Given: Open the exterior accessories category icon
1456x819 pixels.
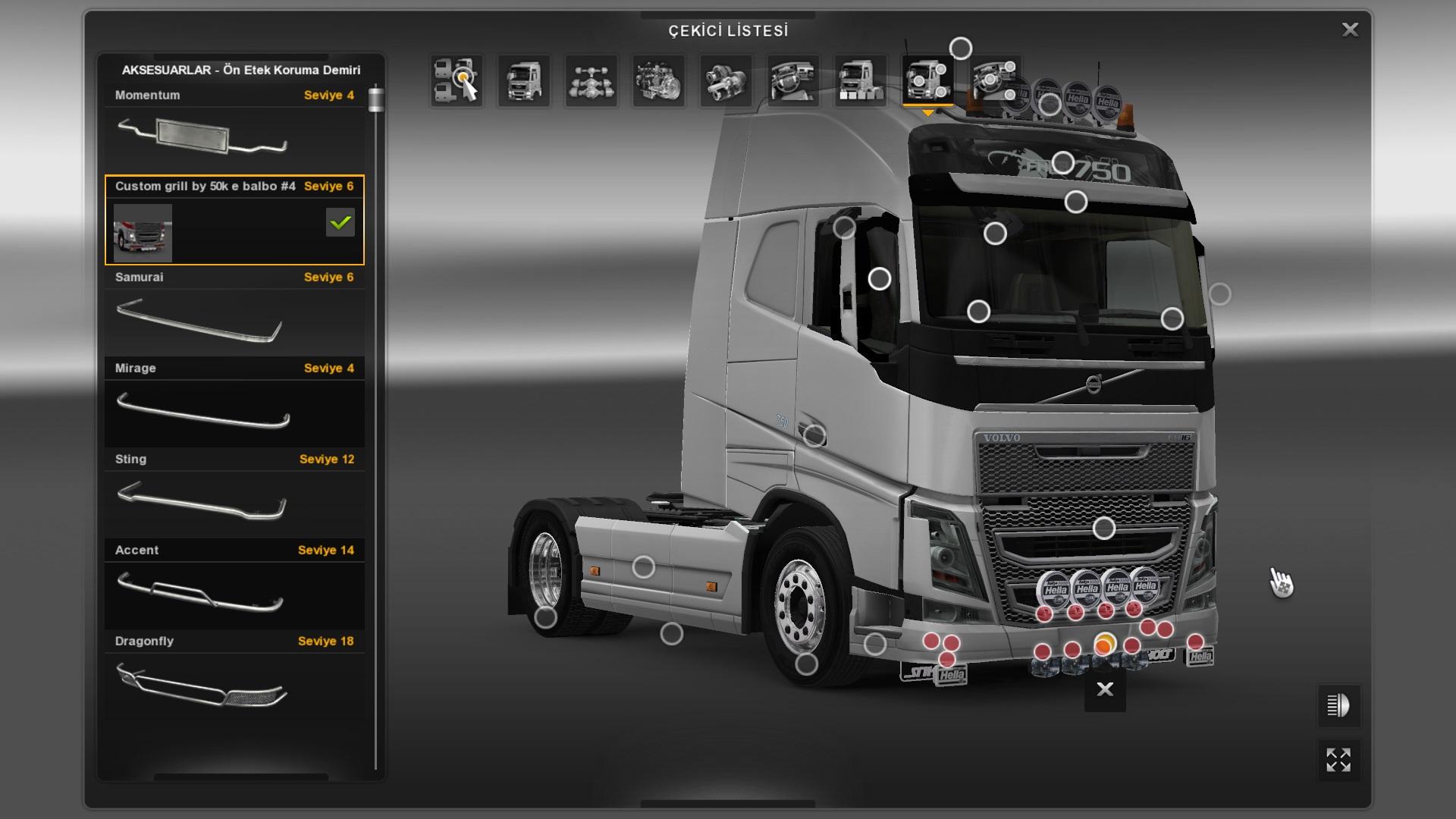Looking at the screenshot, I should 927,80.
